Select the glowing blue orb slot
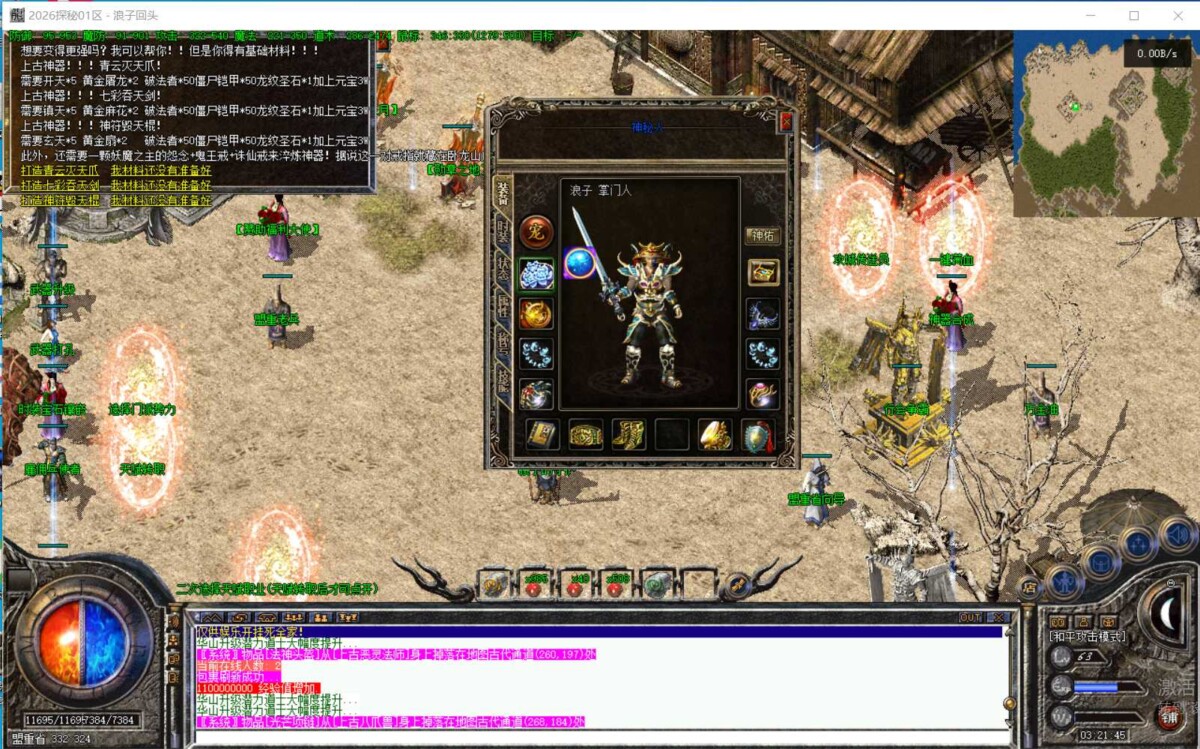This screenshot has width=1200, height=749. (x=580, y=263)
